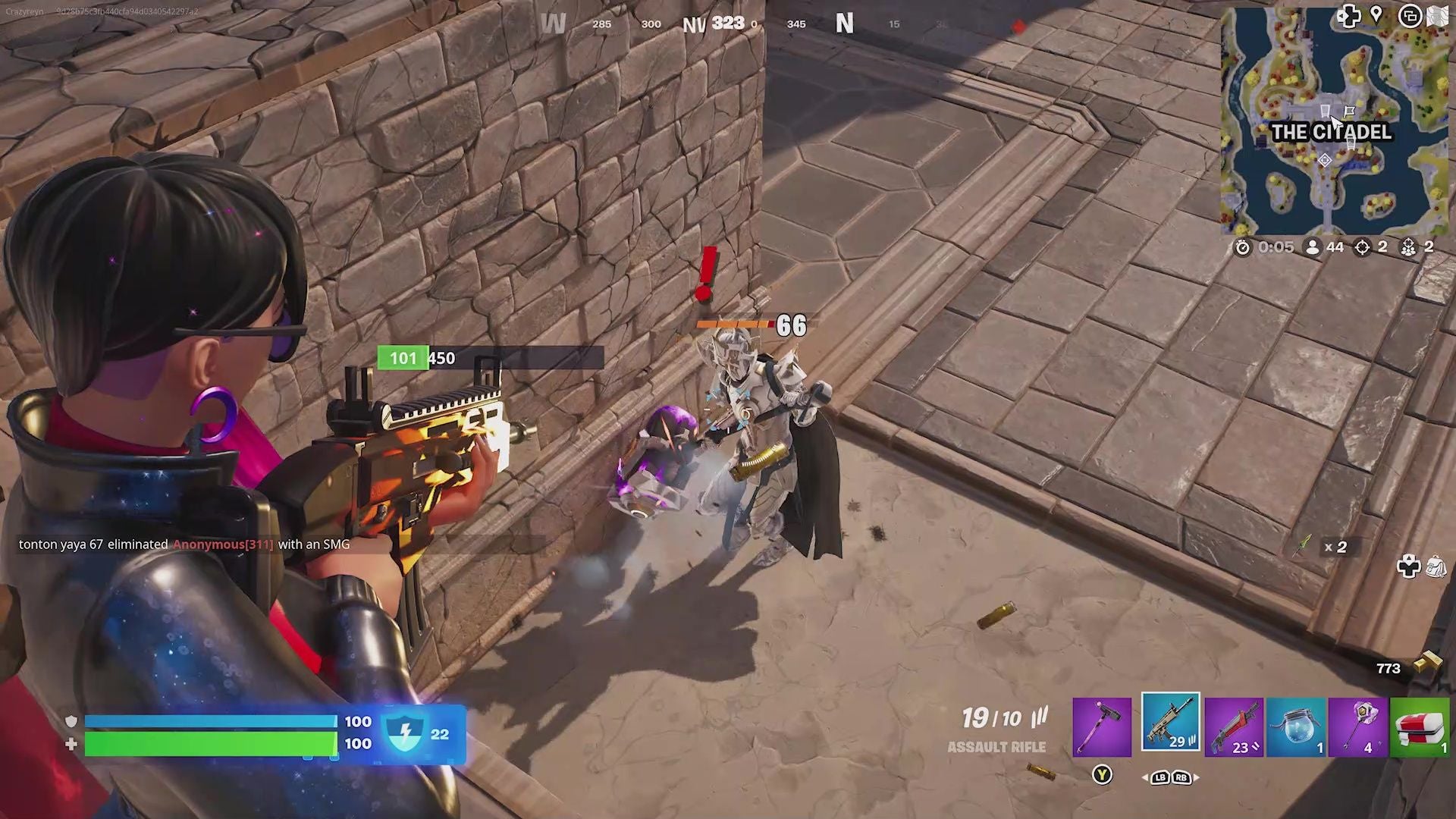Image resolution: width=1456 pixels, height=819 pixels.
Task: Select the pickaxe in hotbar slot one
Action: pyautogui.click(x=1102, y=726)
